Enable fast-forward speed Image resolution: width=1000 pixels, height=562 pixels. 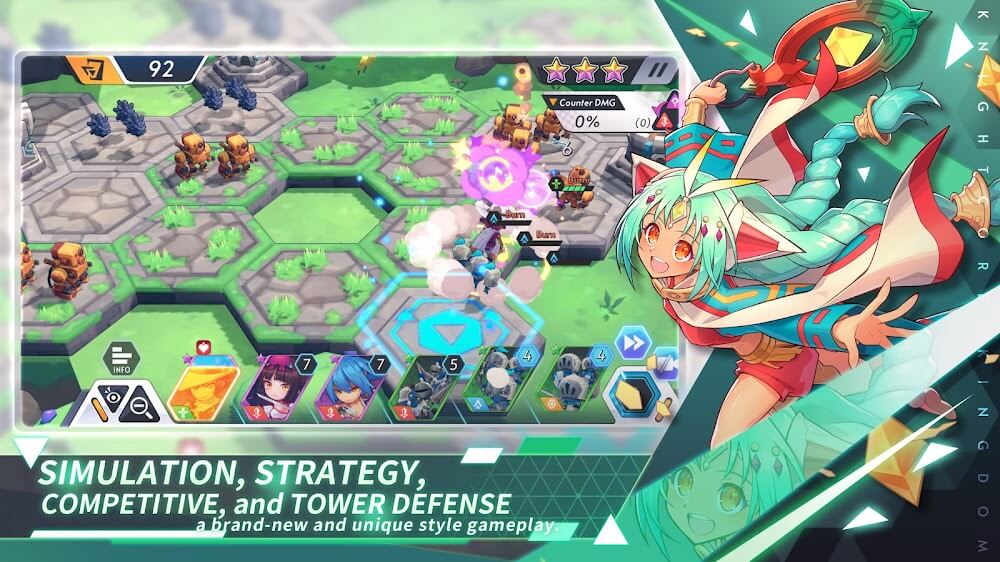tap(632, 343)
